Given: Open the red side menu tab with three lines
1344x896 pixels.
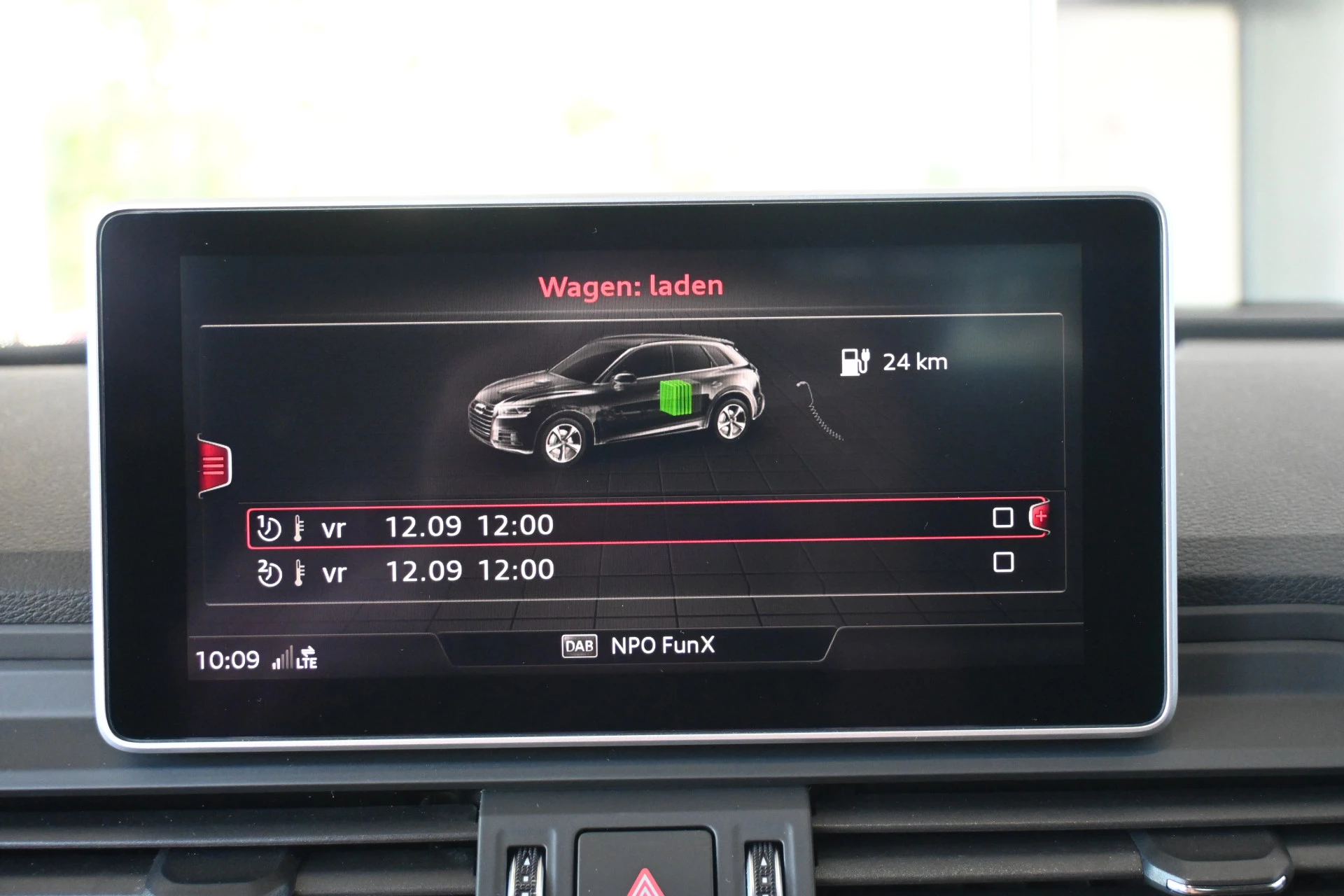Looking at the screenshot, I should pyautogui.click(x=214, y=465).
